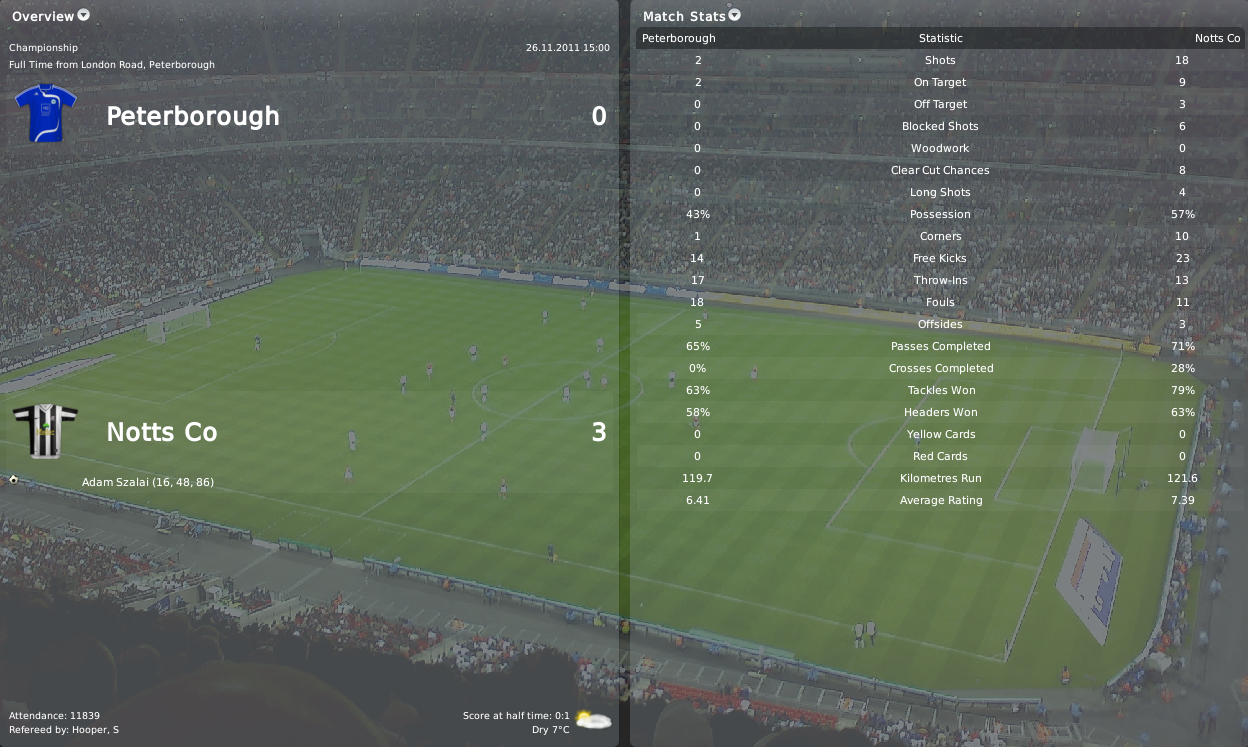The width and height of the screenshot is (1248, 747).
Task: Select the Peterborough team name
Action: [192, 116]
